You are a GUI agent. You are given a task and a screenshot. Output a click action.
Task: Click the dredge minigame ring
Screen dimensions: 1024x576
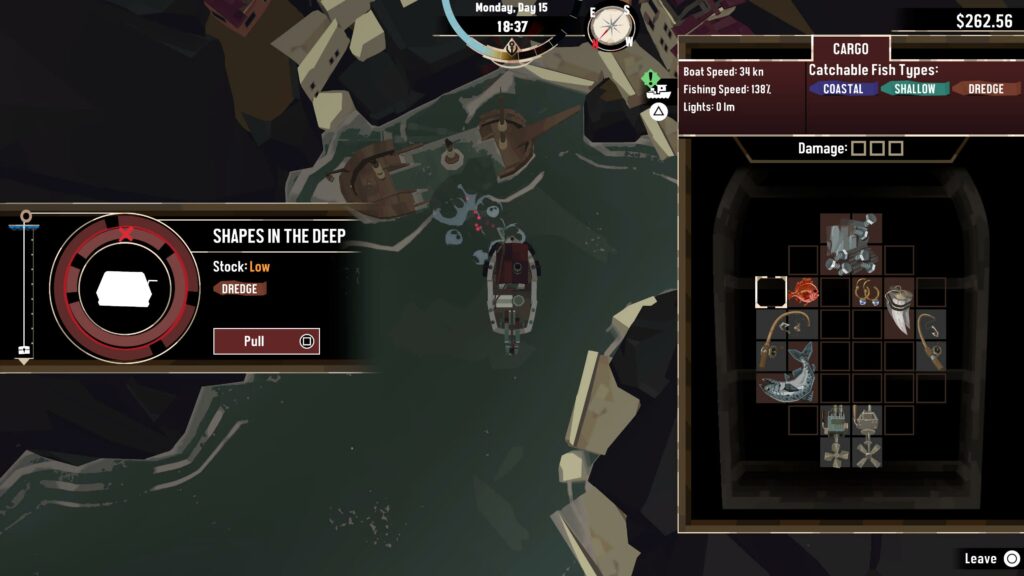125,287
